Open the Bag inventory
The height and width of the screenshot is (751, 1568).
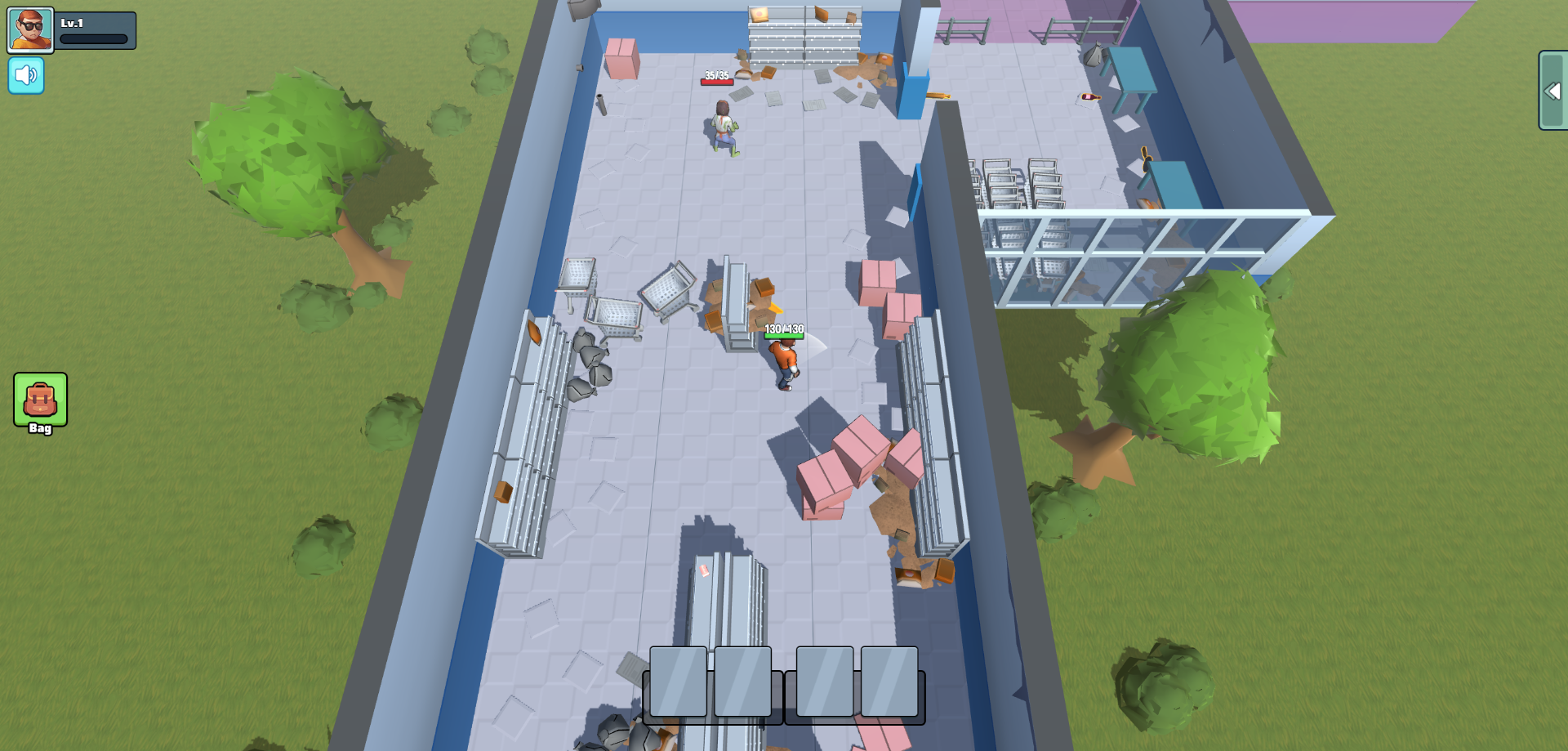(x=40, y=401)
